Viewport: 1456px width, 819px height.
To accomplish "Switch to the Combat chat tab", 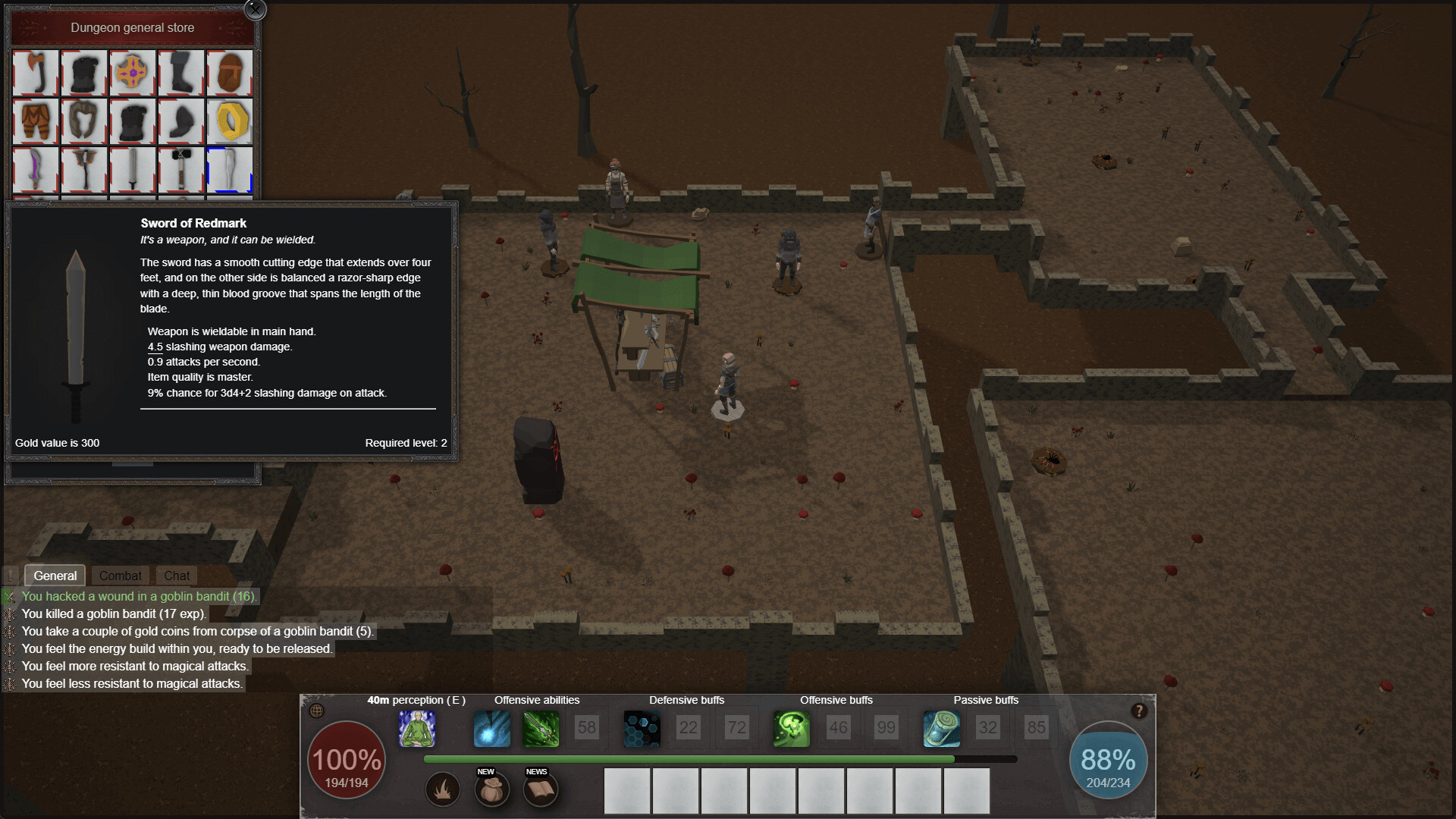I will [120, 576].
